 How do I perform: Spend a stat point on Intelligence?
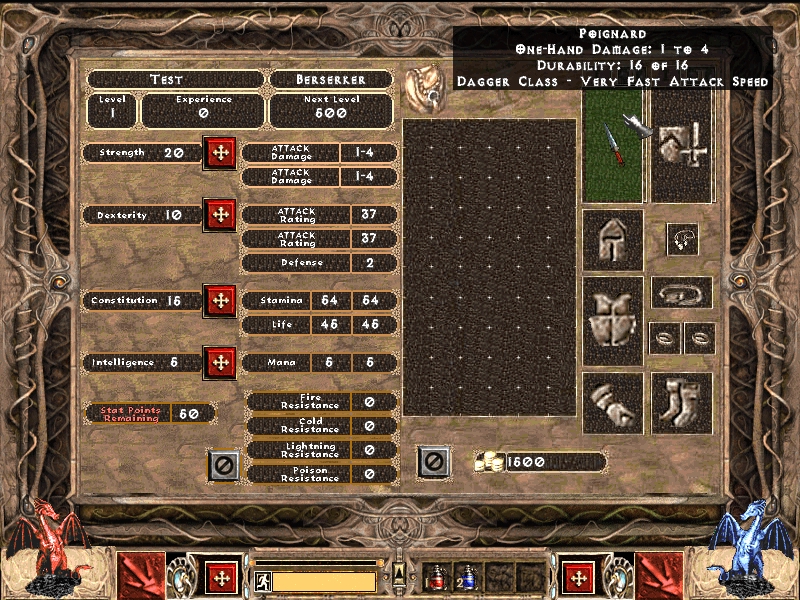coord(219,362)
